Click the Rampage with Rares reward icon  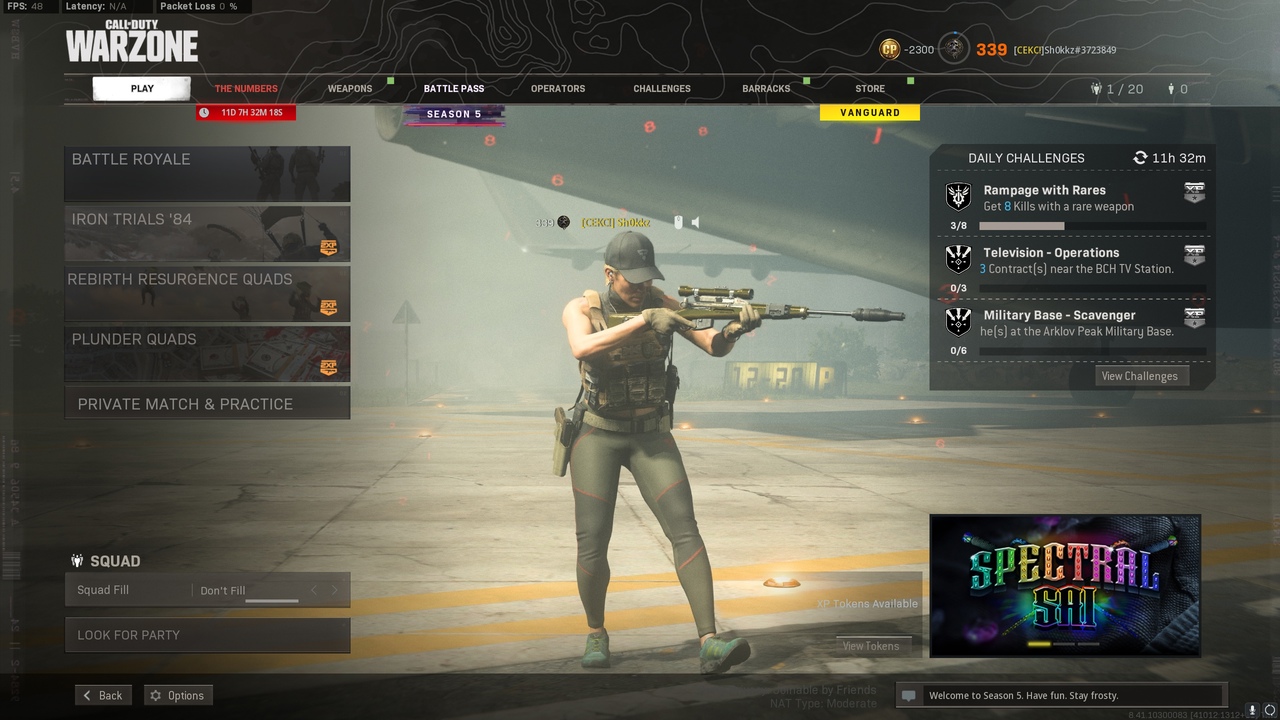(x=1194, y=192)
